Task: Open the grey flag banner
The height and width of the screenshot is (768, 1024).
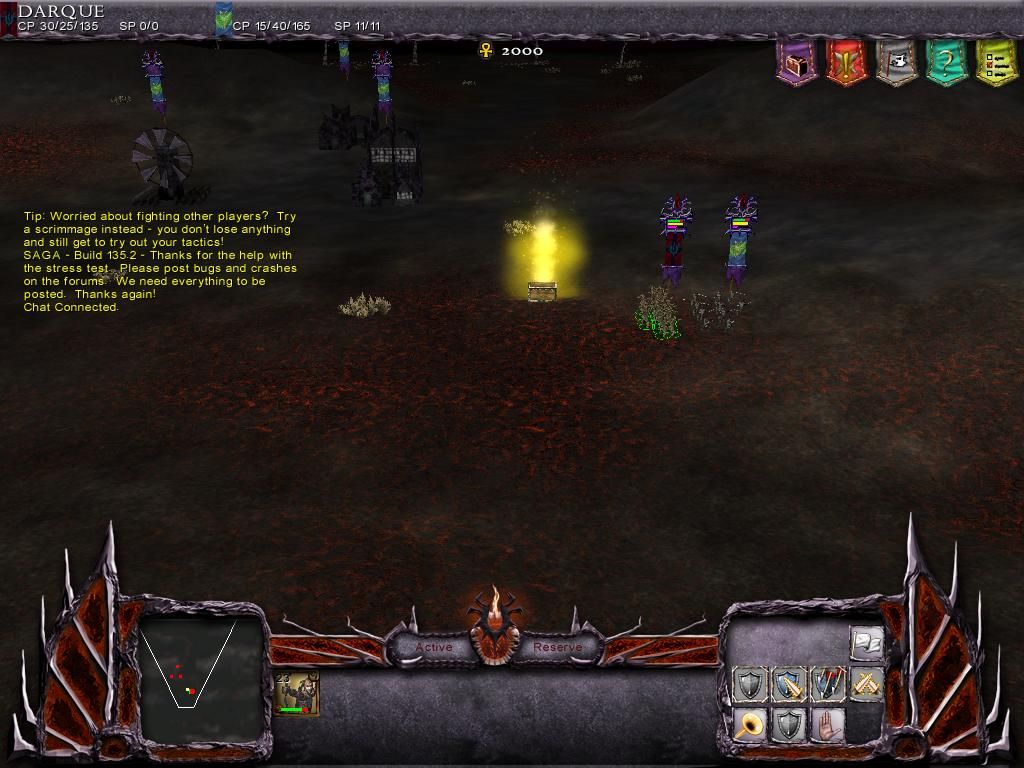Action: pyautogui.click(x=897, y=63)
